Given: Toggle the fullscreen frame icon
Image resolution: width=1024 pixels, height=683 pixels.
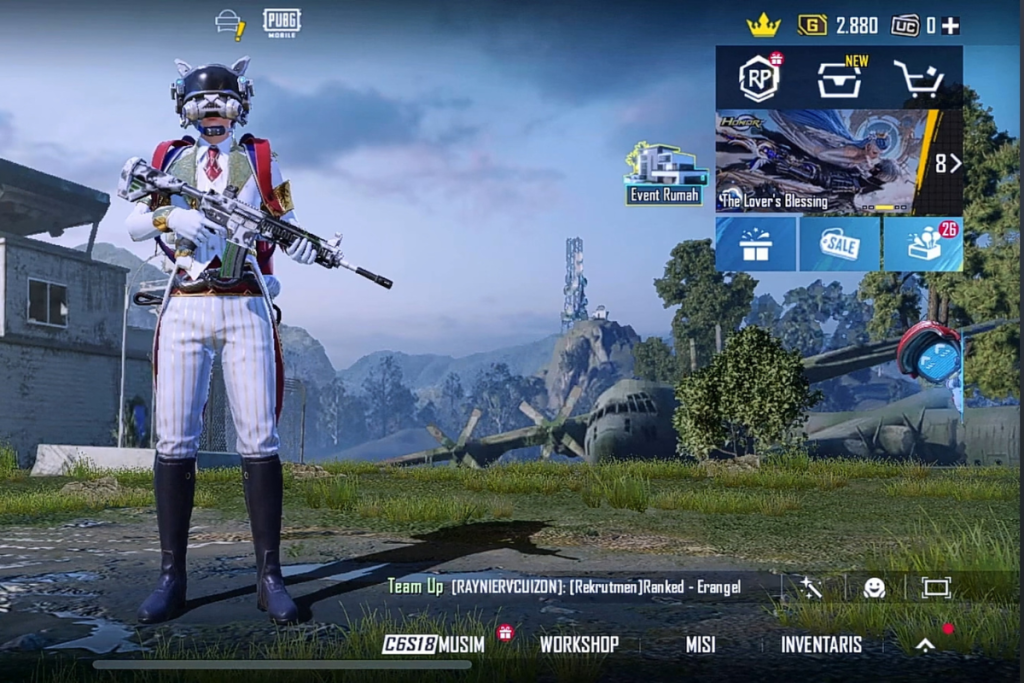Looking at the screenshot, I should (936, 587).
